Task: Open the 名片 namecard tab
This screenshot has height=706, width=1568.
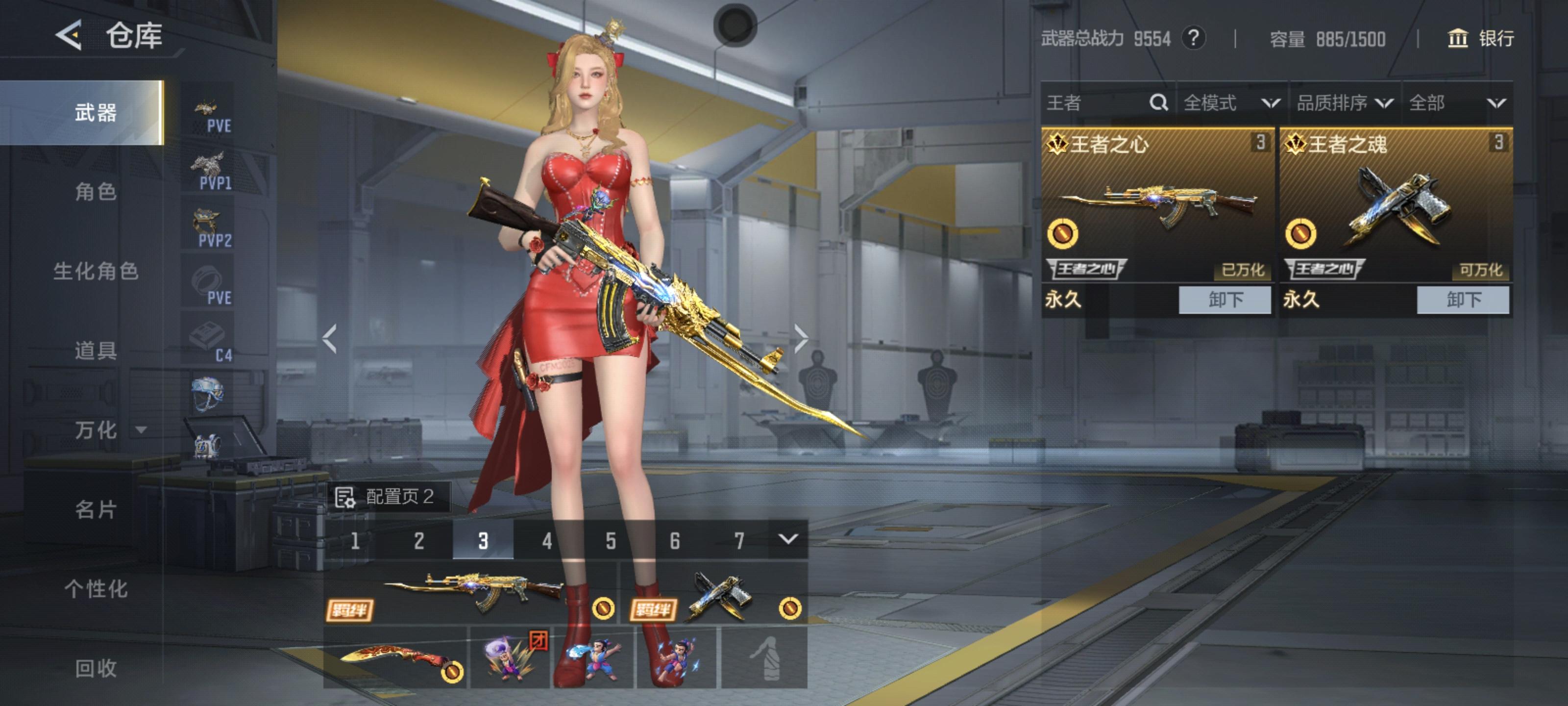Action: (96, 509)
